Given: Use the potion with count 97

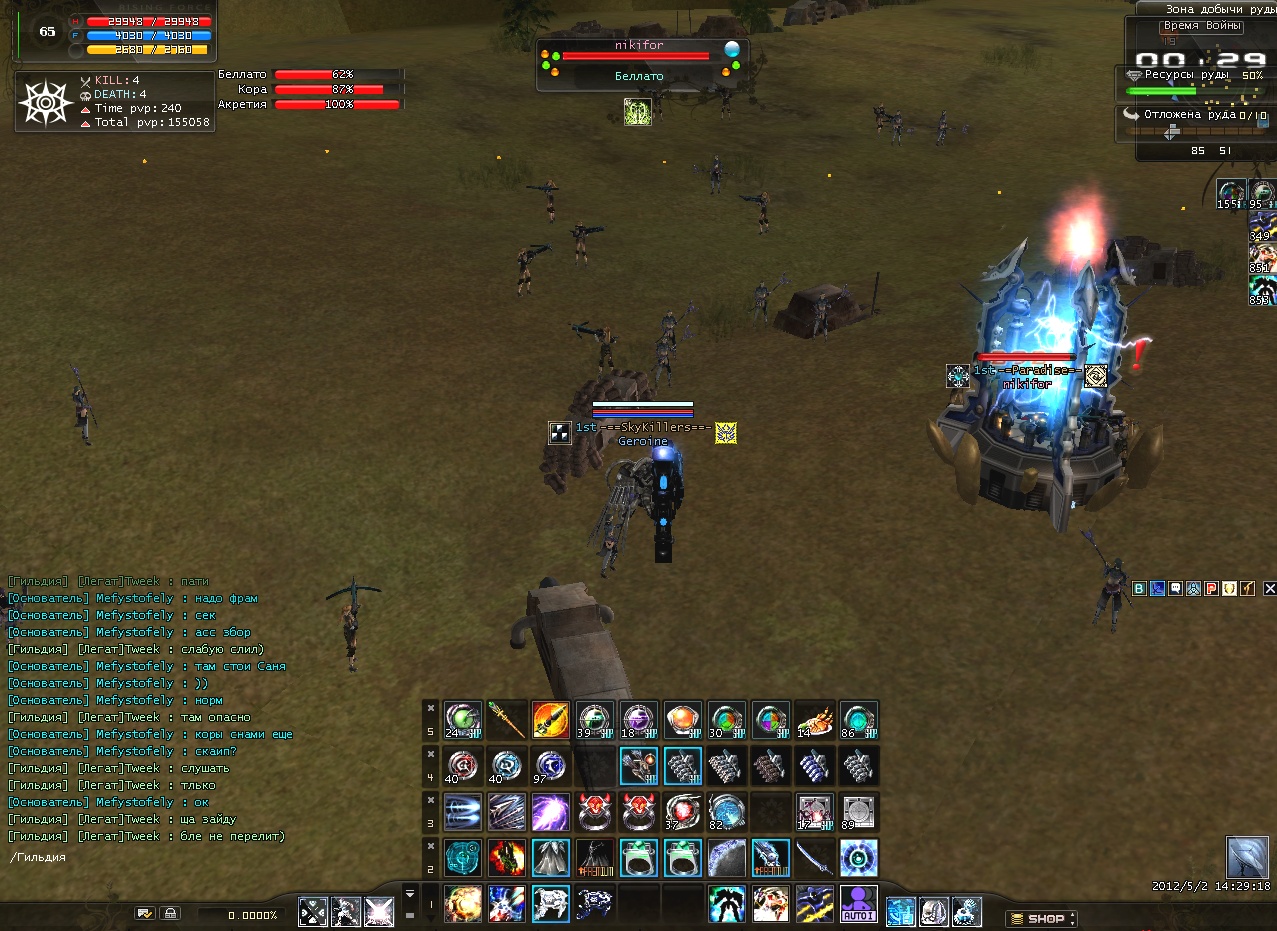Looking at the screenshot, I should [x=551, y=765].
